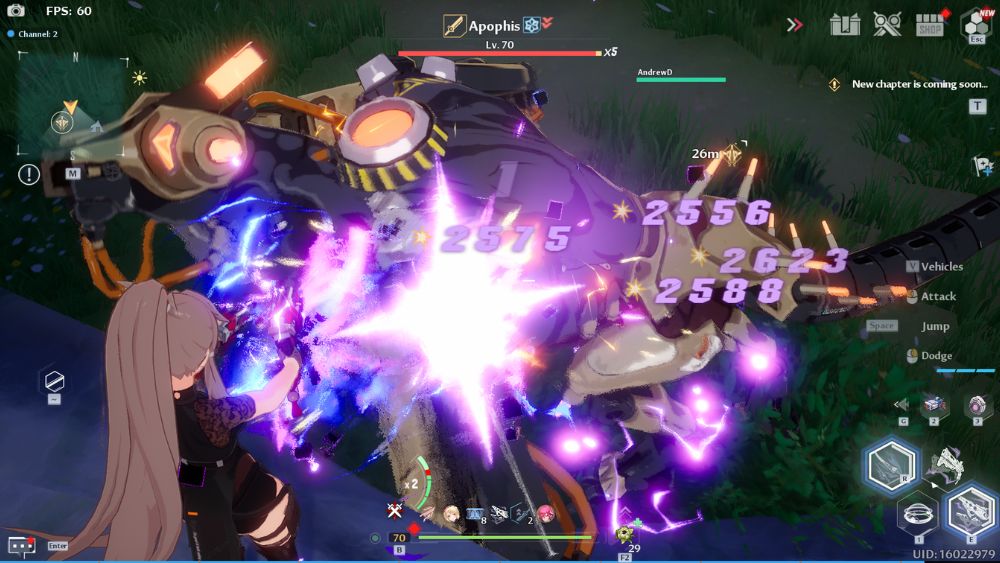
Task: Use the round relic in slot 3
Action: tap(975, 404)
